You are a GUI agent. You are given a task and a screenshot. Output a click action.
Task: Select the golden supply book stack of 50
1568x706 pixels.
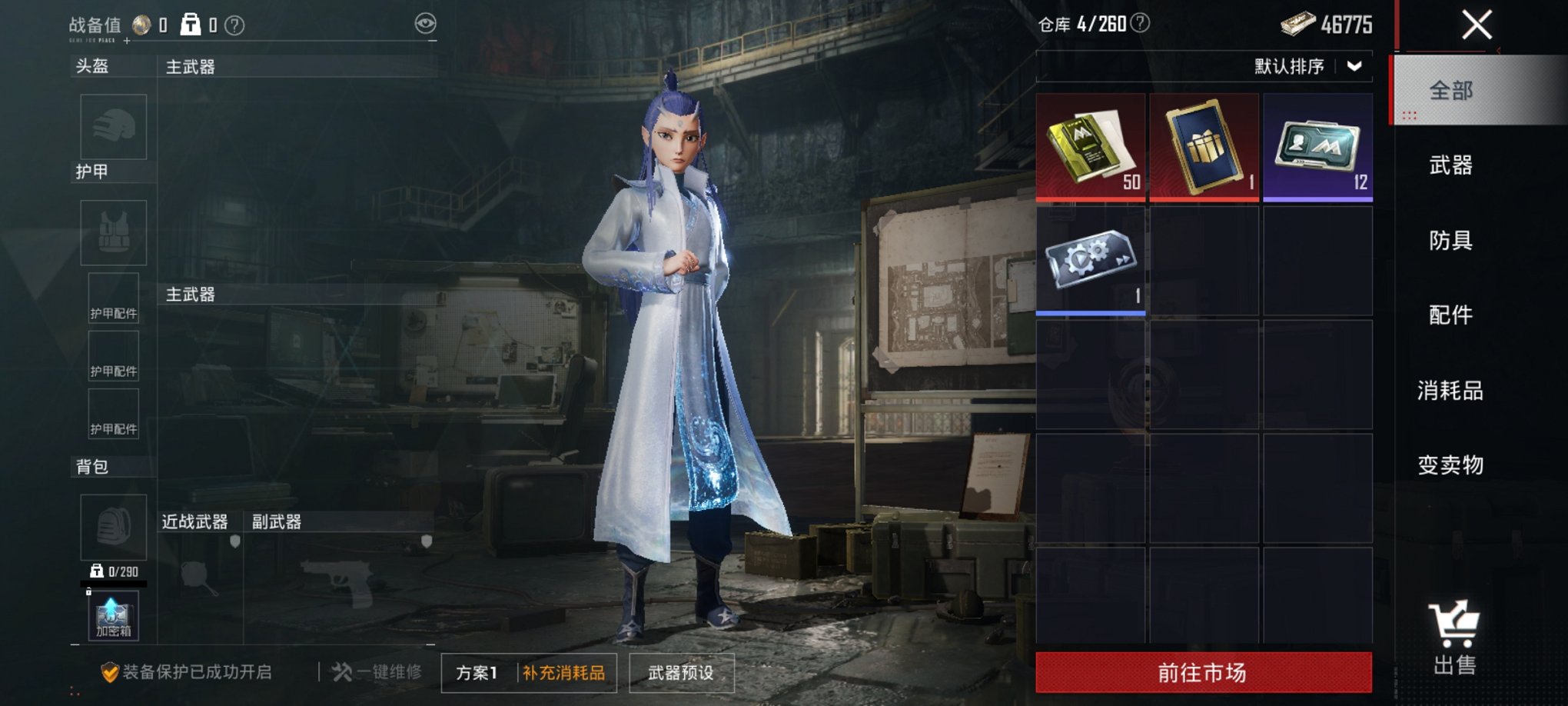(x=1091, y=146)
